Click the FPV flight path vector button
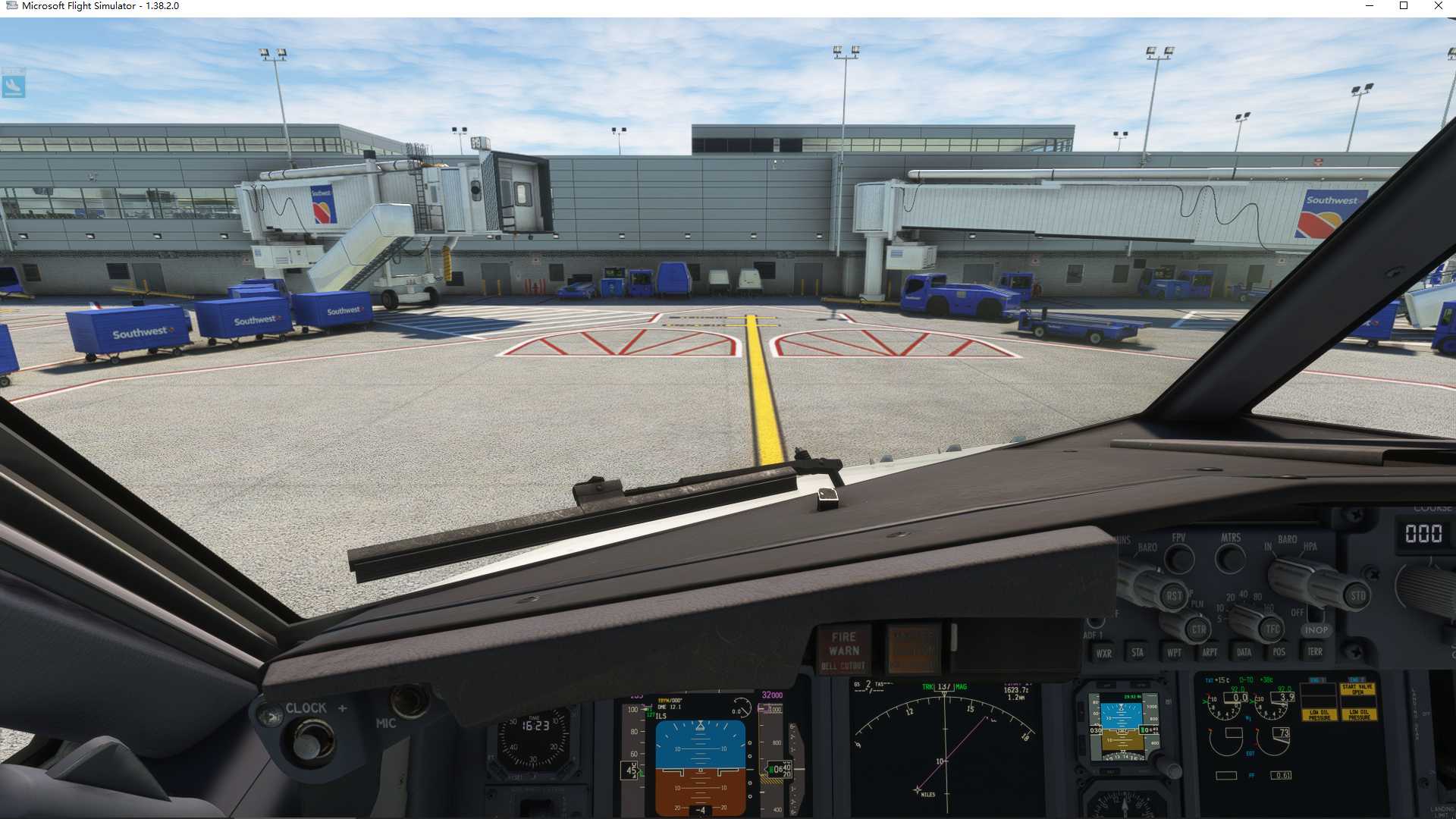This screenshot has height=819, width=1456. tap(1178, 558)
